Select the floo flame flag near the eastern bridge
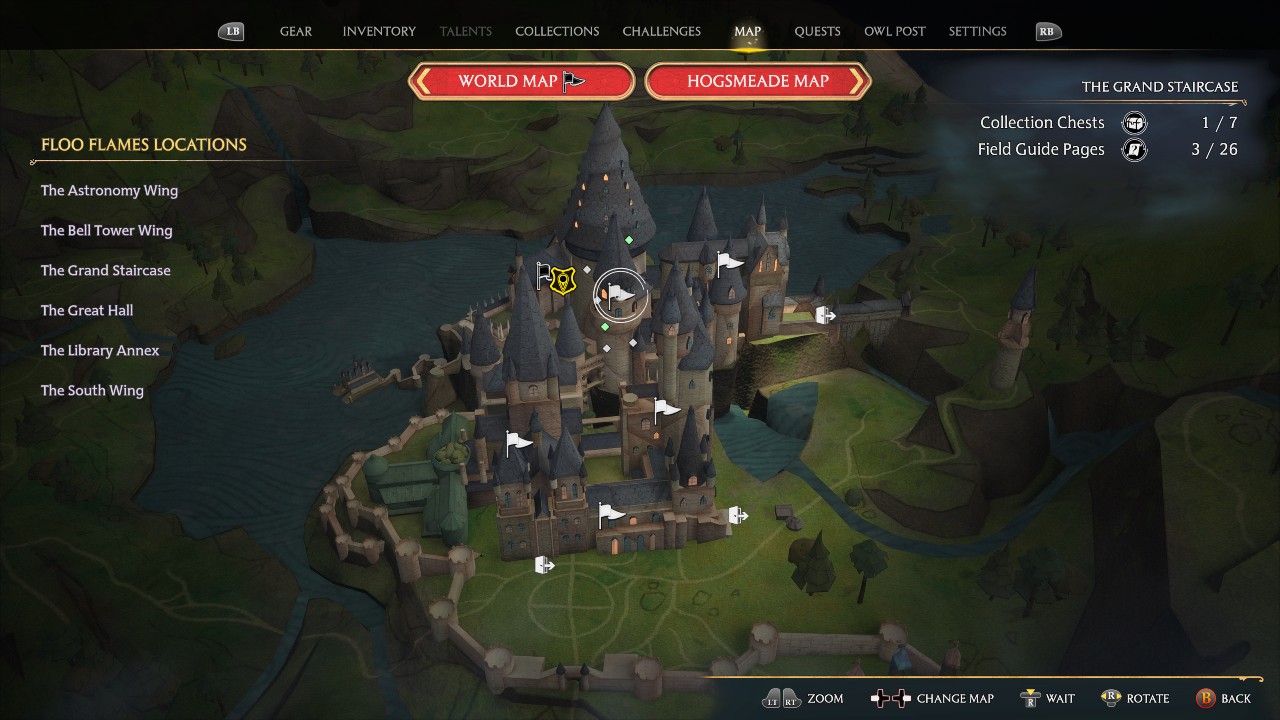 (x=730, y=262)
